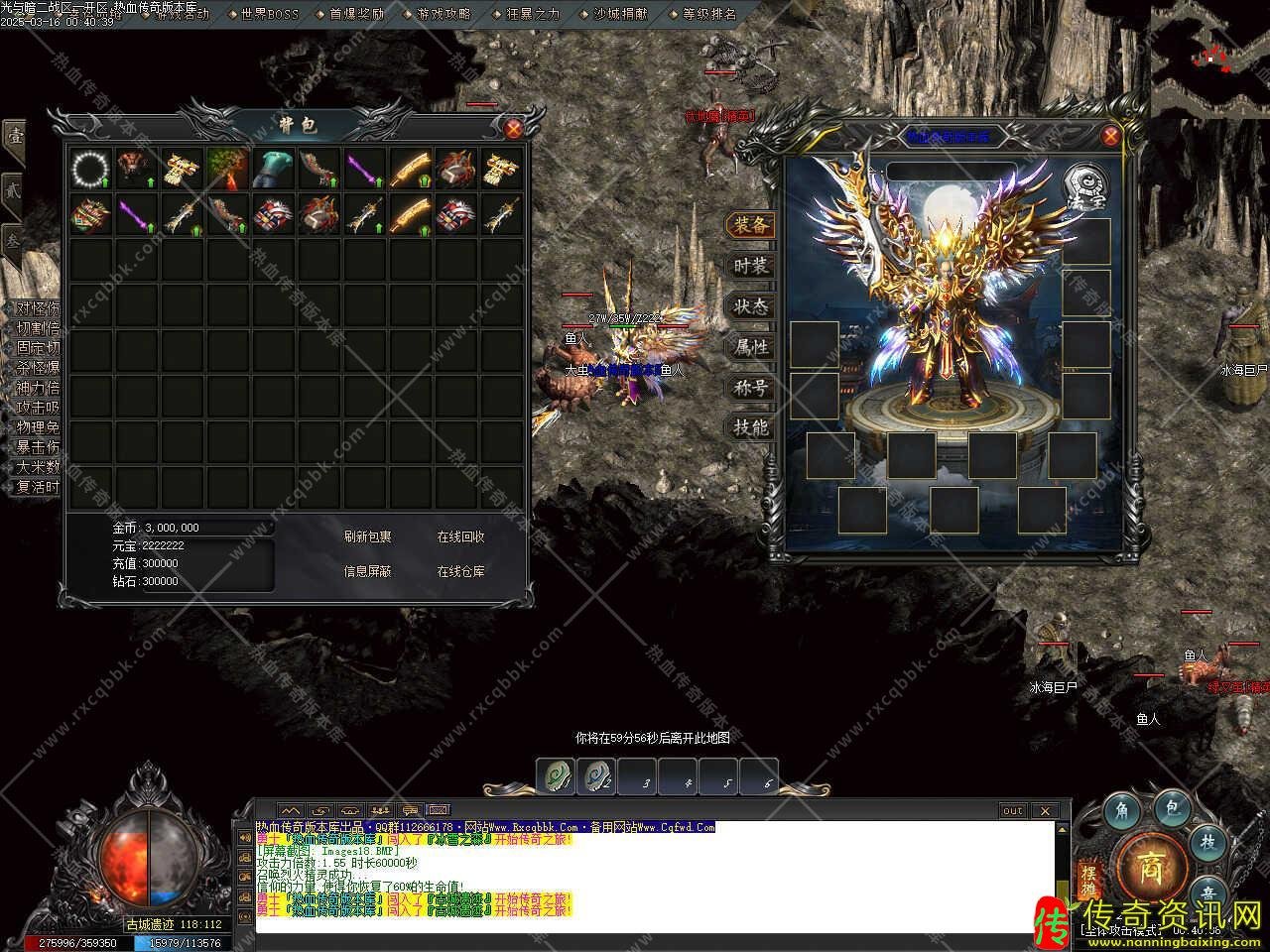Toggle 信息屏蔽 message blocking
Screen dimensions: 1270x952
tap(367, 571)
